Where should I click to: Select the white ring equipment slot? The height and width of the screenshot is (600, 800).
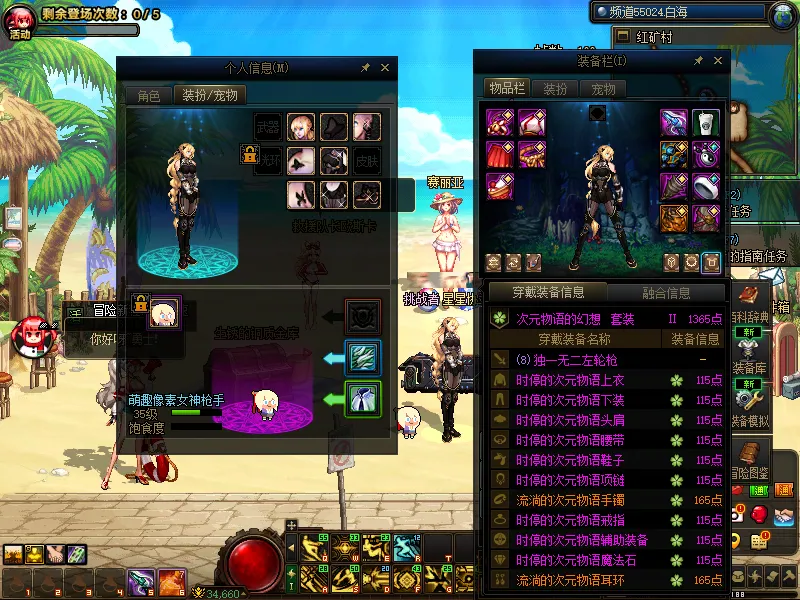(706, 187)
